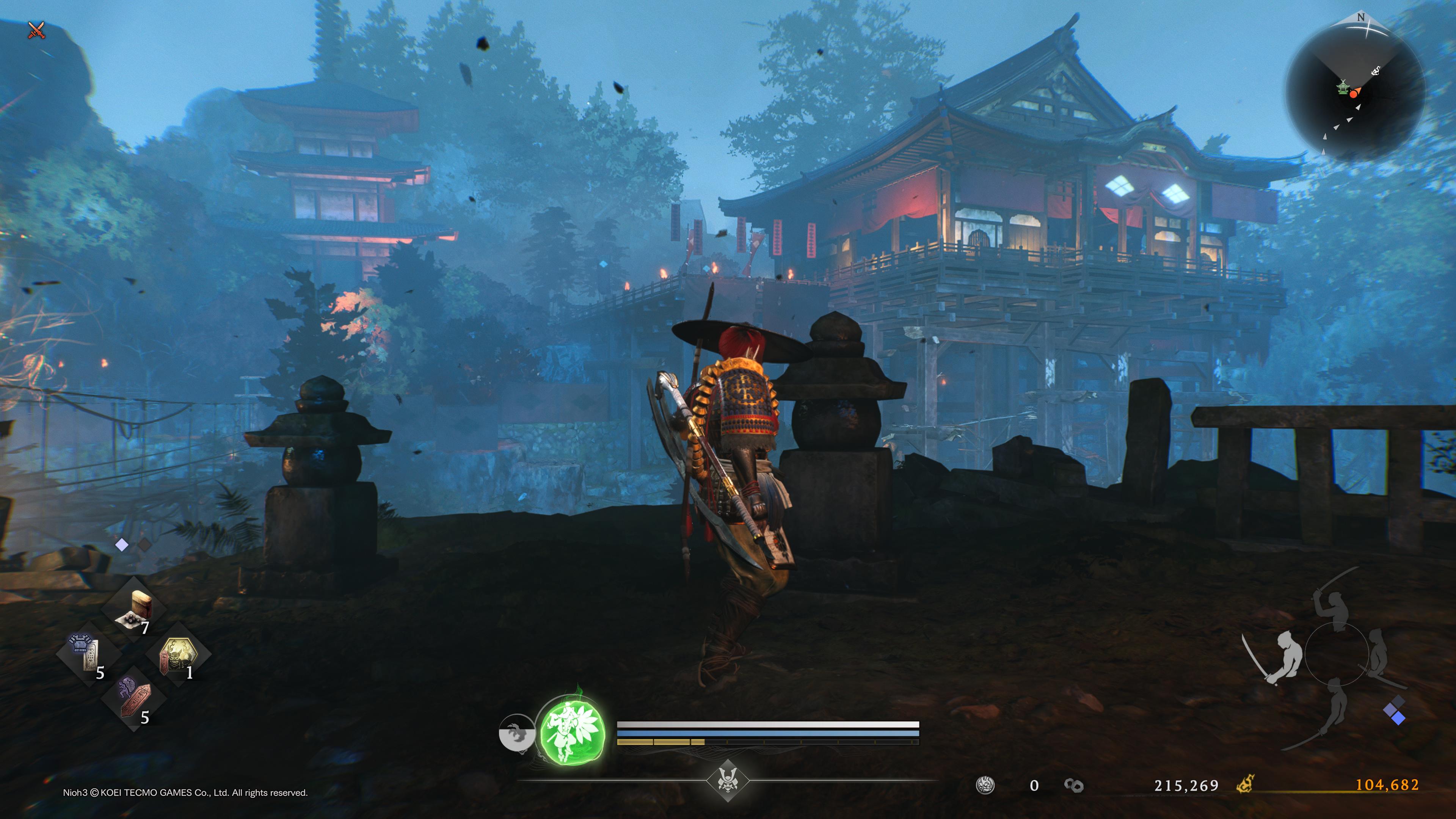
Task: Choose the red tablet talisman slot
Action: (133, 698)
